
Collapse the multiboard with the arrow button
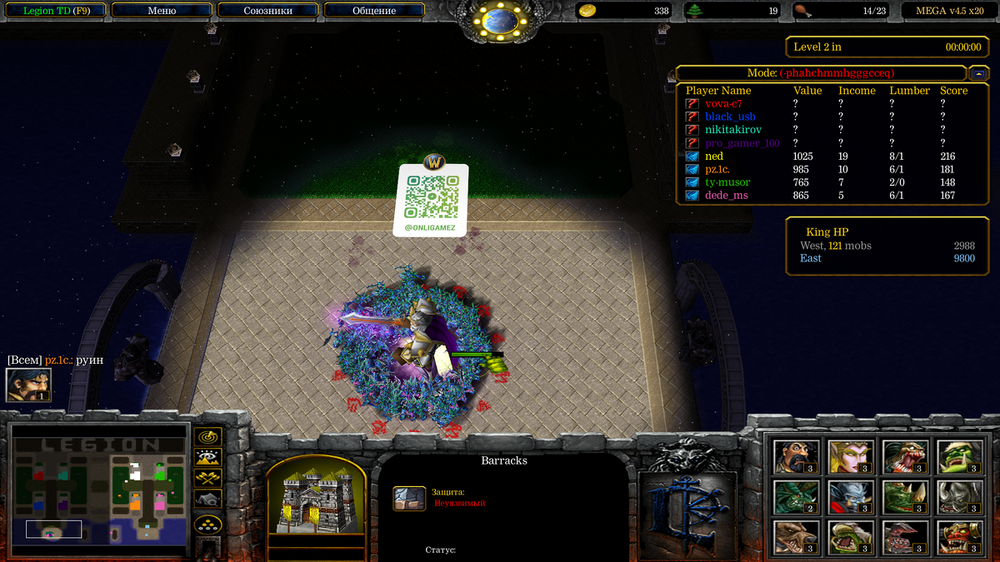coord(979,73)
